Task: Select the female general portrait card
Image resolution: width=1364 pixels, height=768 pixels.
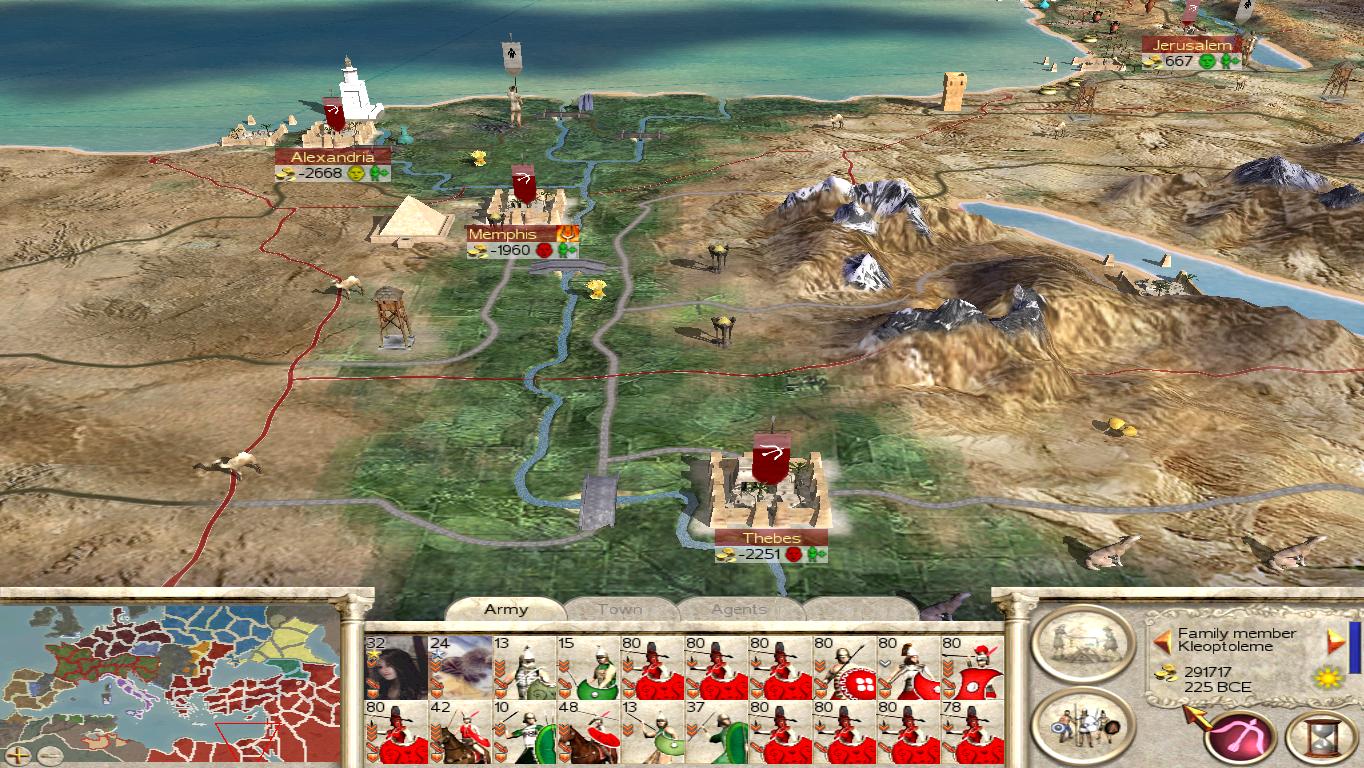Action: [x=396, y=667]
